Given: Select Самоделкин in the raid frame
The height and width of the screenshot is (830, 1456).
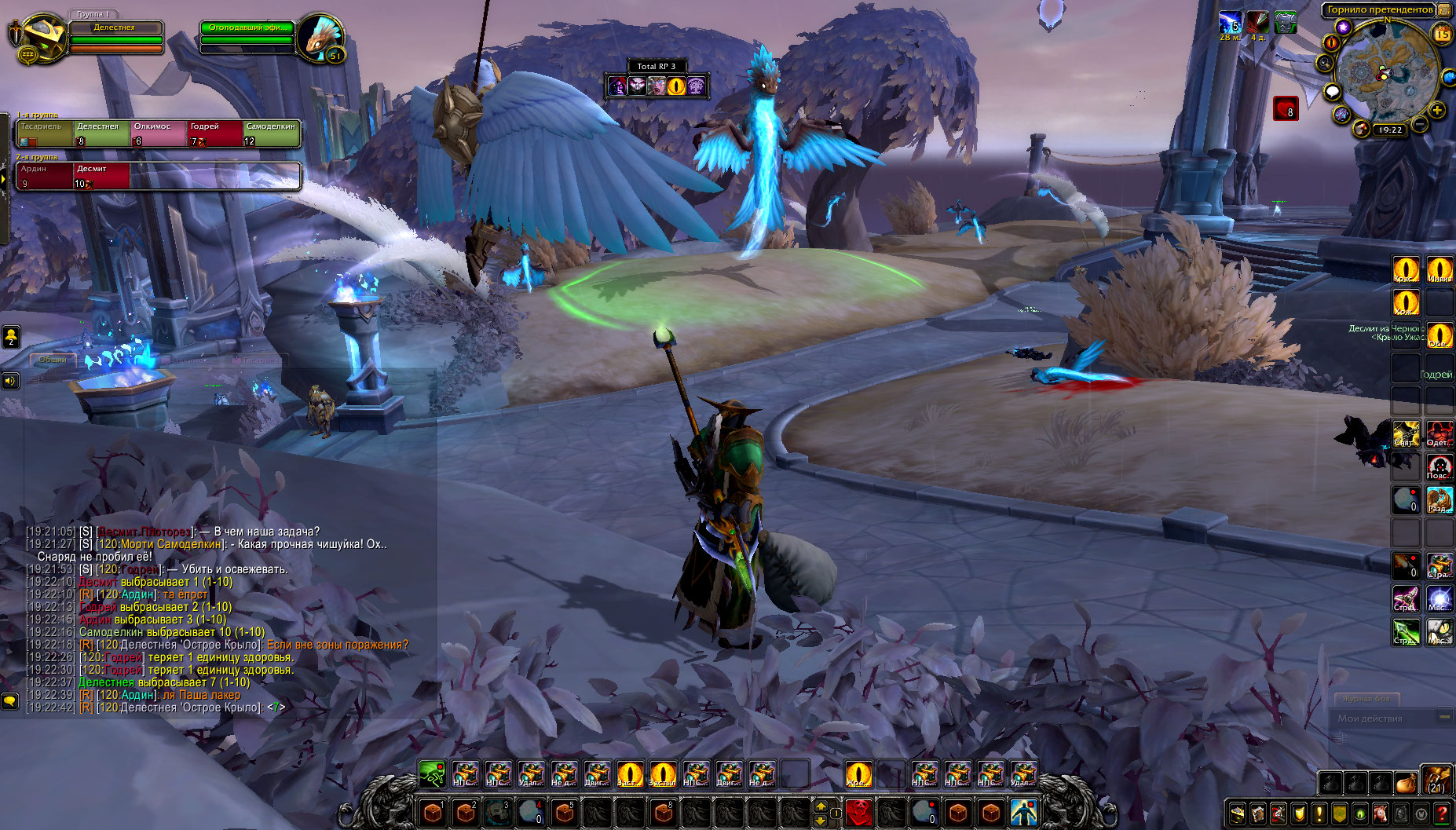Looking at the screenshot, I should click(x=271, y=134).
